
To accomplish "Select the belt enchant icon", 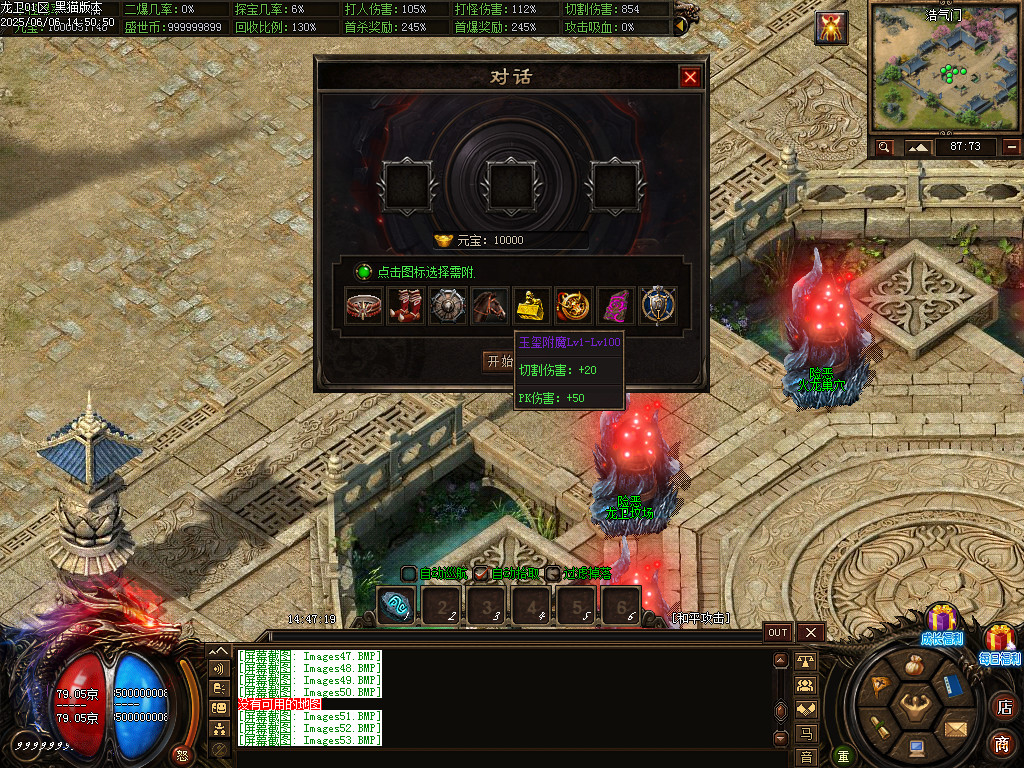I will pyautogui.click(x=364, y=305).
